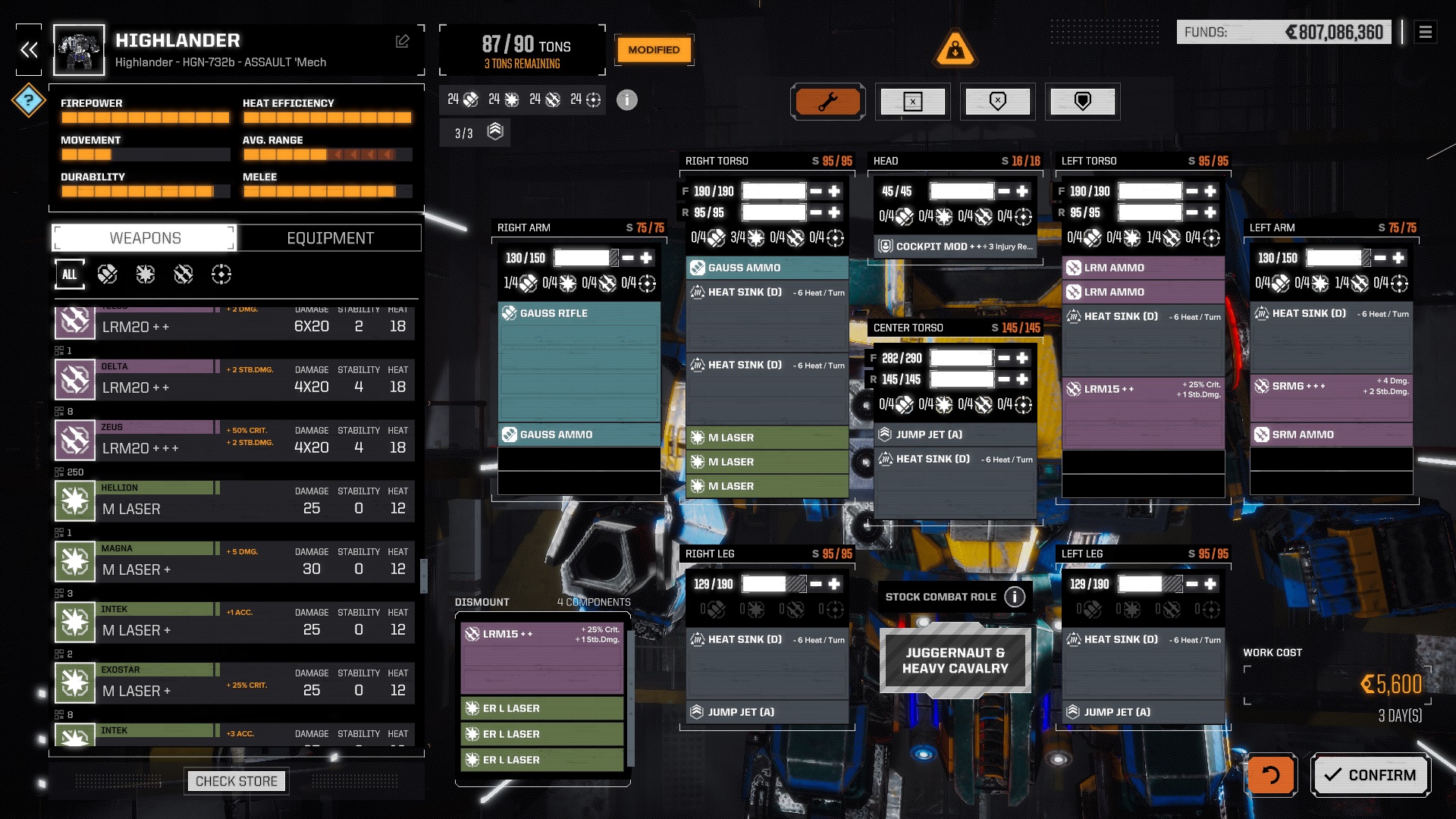
Task: Toggle the ALL weapons filter
Action: (x=70, y=275)
